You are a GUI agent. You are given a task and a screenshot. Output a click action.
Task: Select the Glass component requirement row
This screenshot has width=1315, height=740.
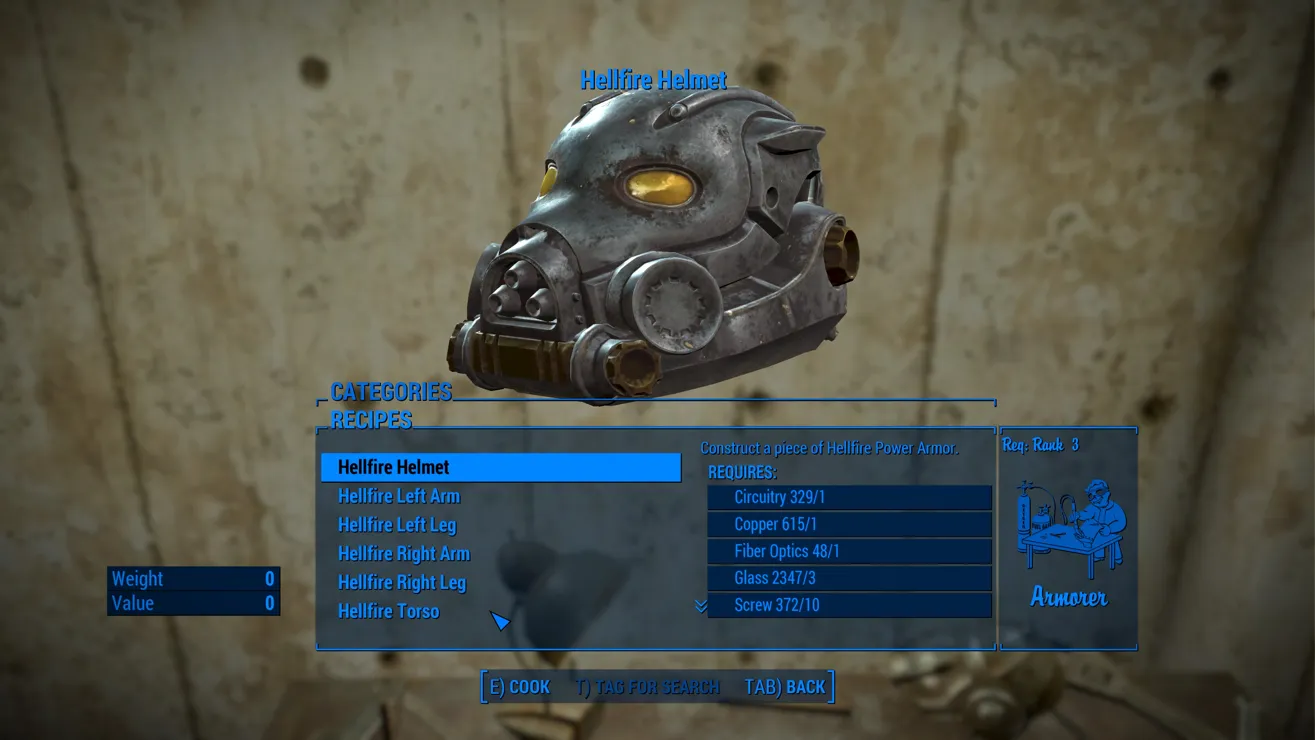coord(849,578)
